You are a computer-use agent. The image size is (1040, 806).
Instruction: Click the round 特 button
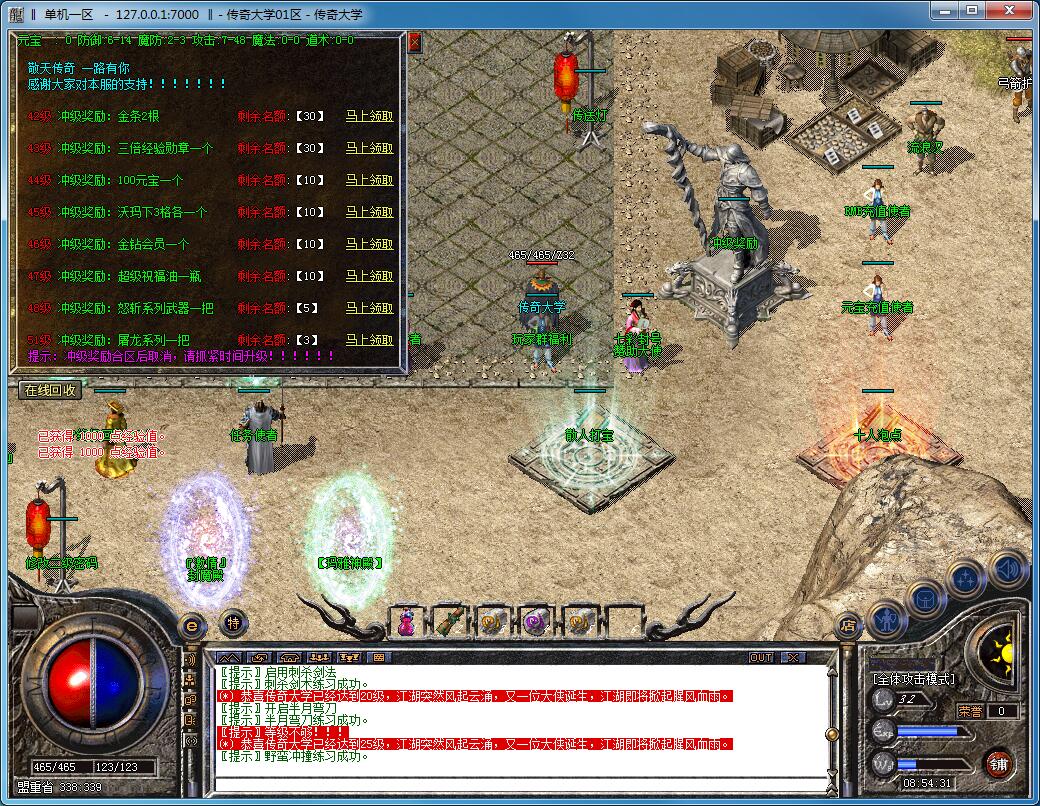coord(233,621)
